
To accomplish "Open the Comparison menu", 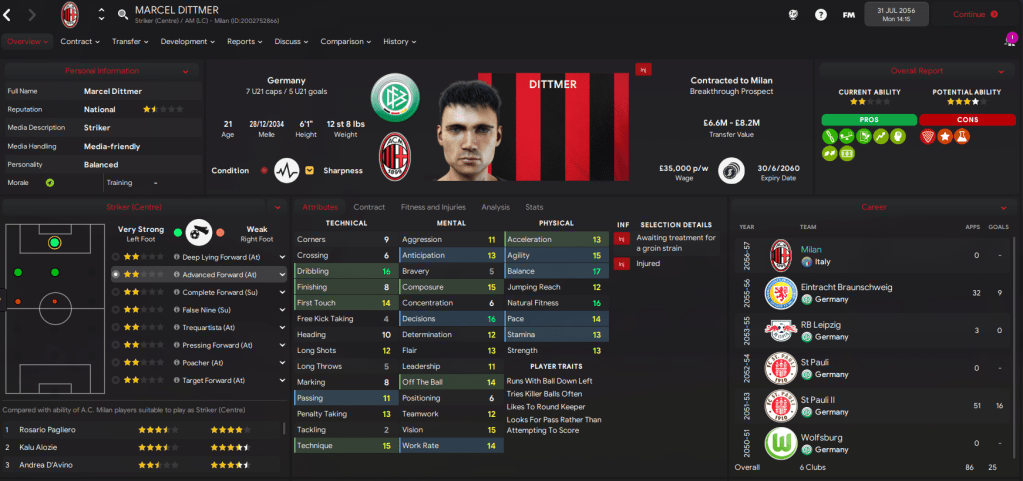I will [x=346, y=42].
